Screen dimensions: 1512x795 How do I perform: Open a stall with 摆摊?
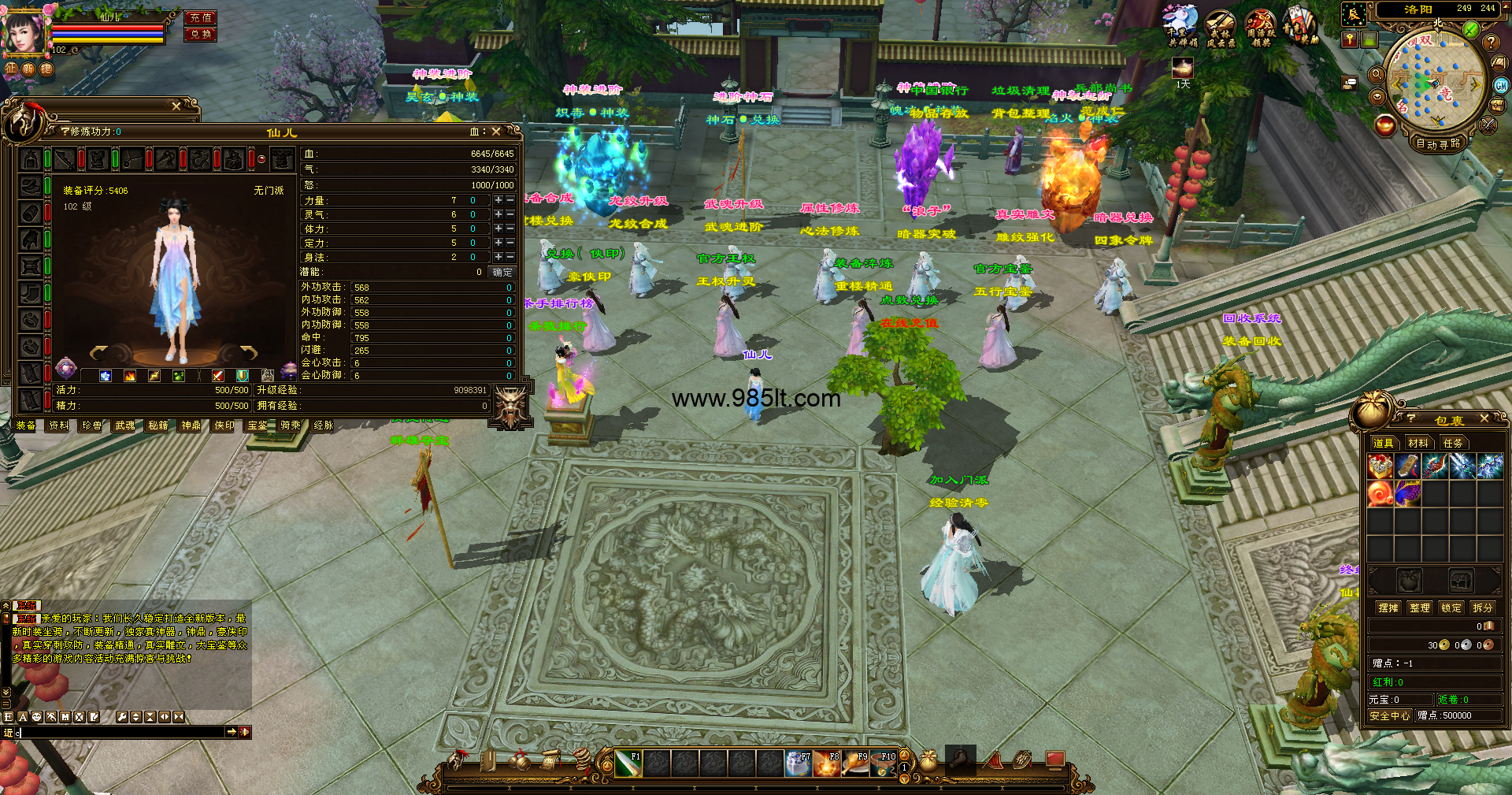1388,607
